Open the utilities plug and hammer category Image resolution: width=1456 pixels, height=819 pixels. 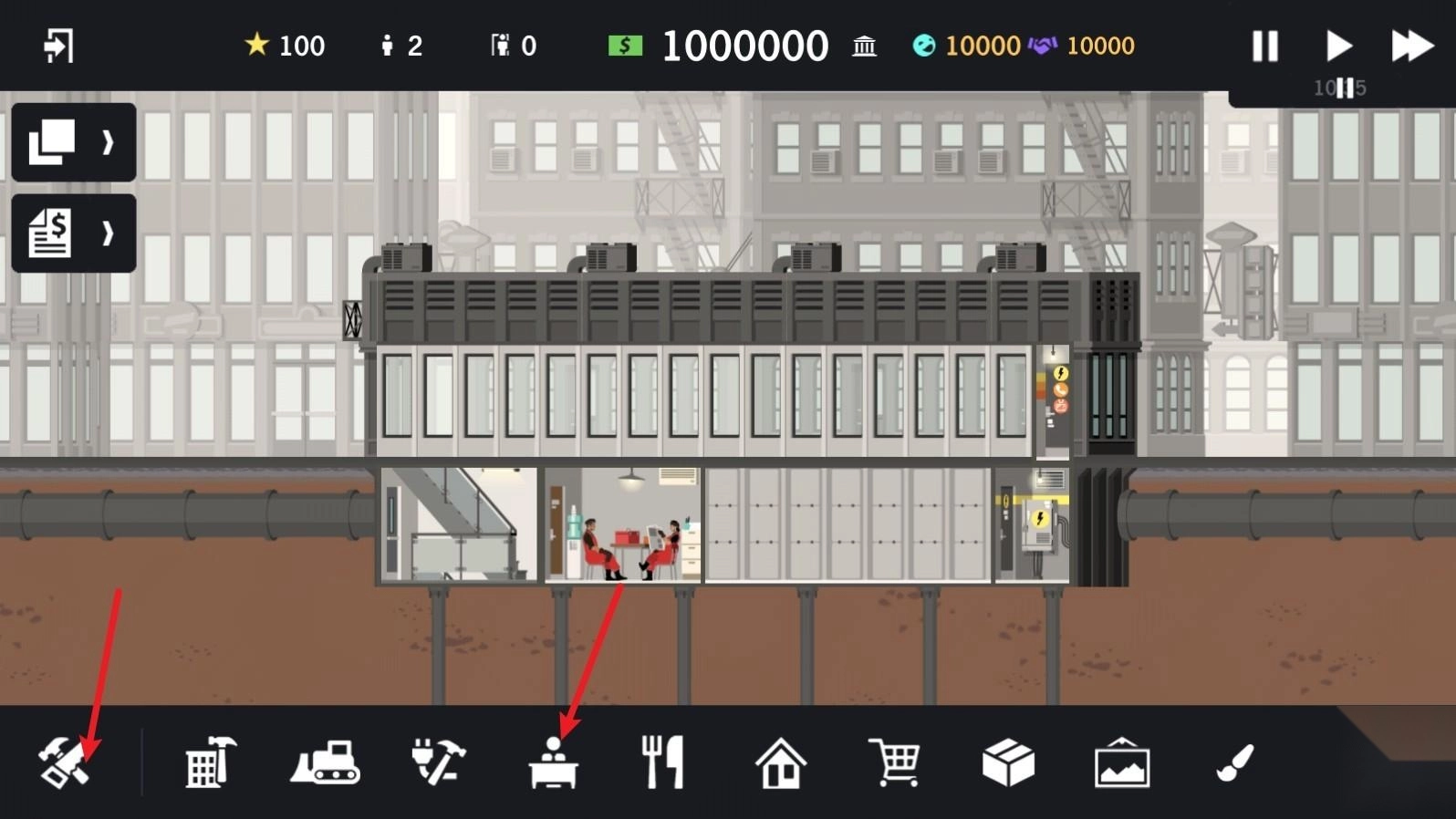[439, 762]
